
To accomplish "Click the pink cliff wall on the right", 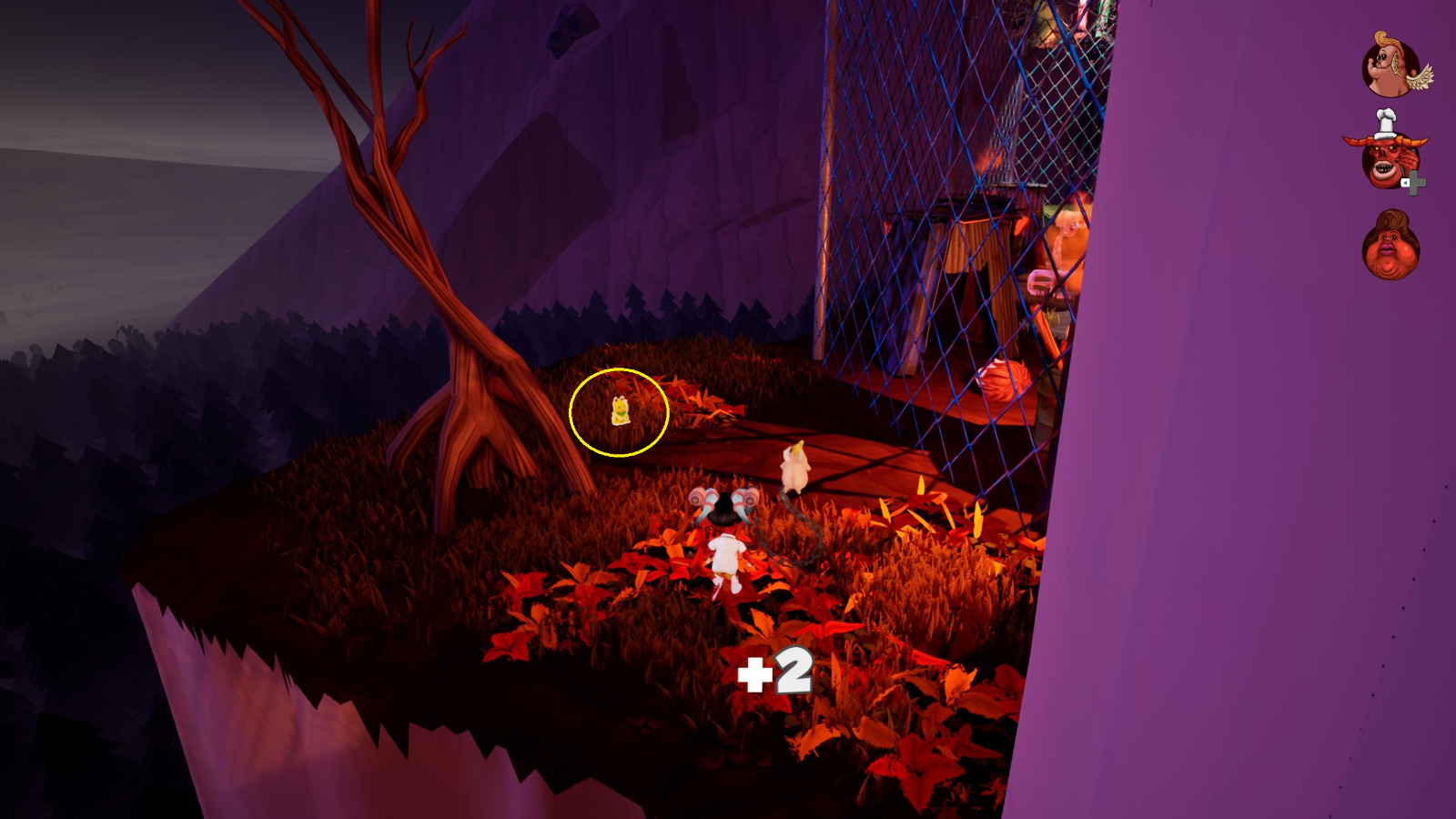I will pos(1228,546).
